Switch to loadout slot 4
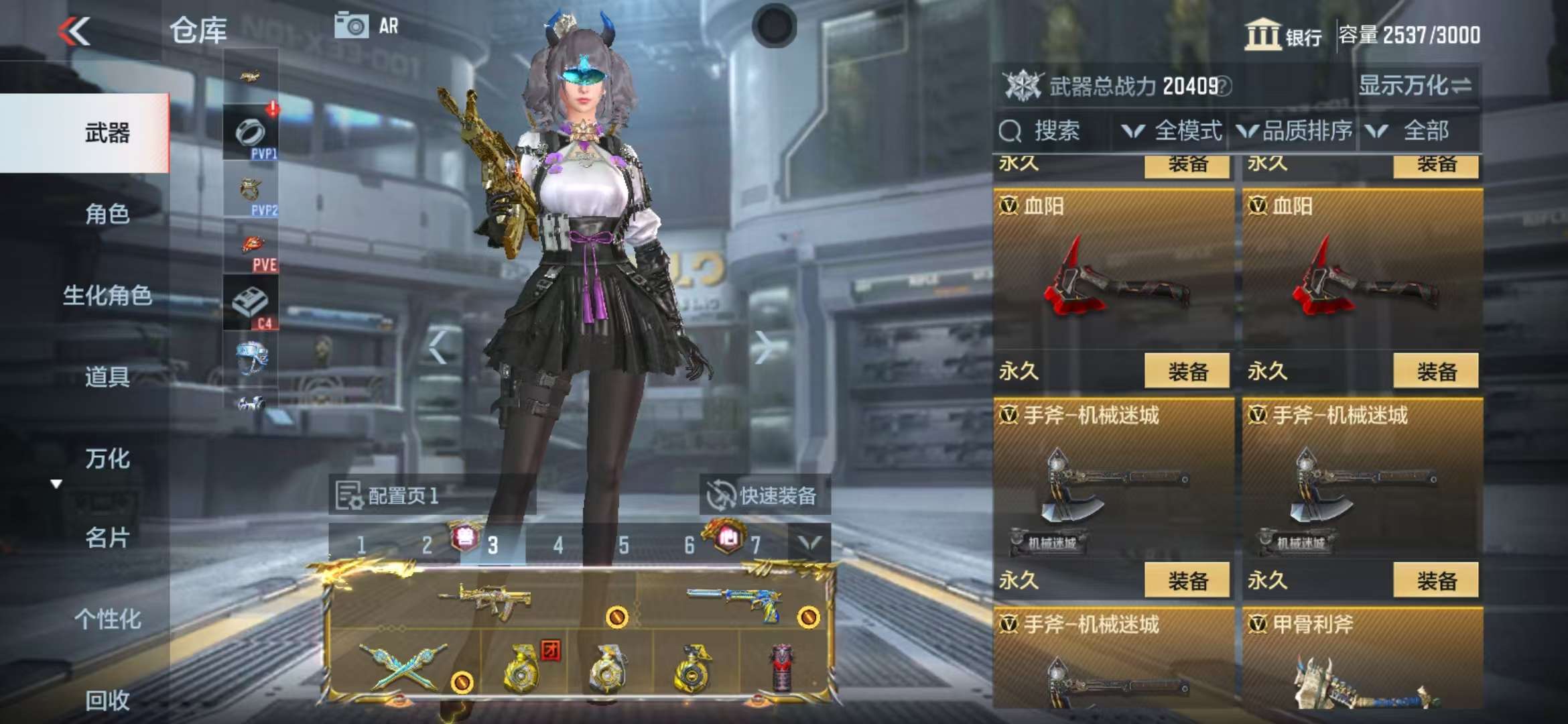The height and width of the screenshot is (724, 1568). click(558, 546)
